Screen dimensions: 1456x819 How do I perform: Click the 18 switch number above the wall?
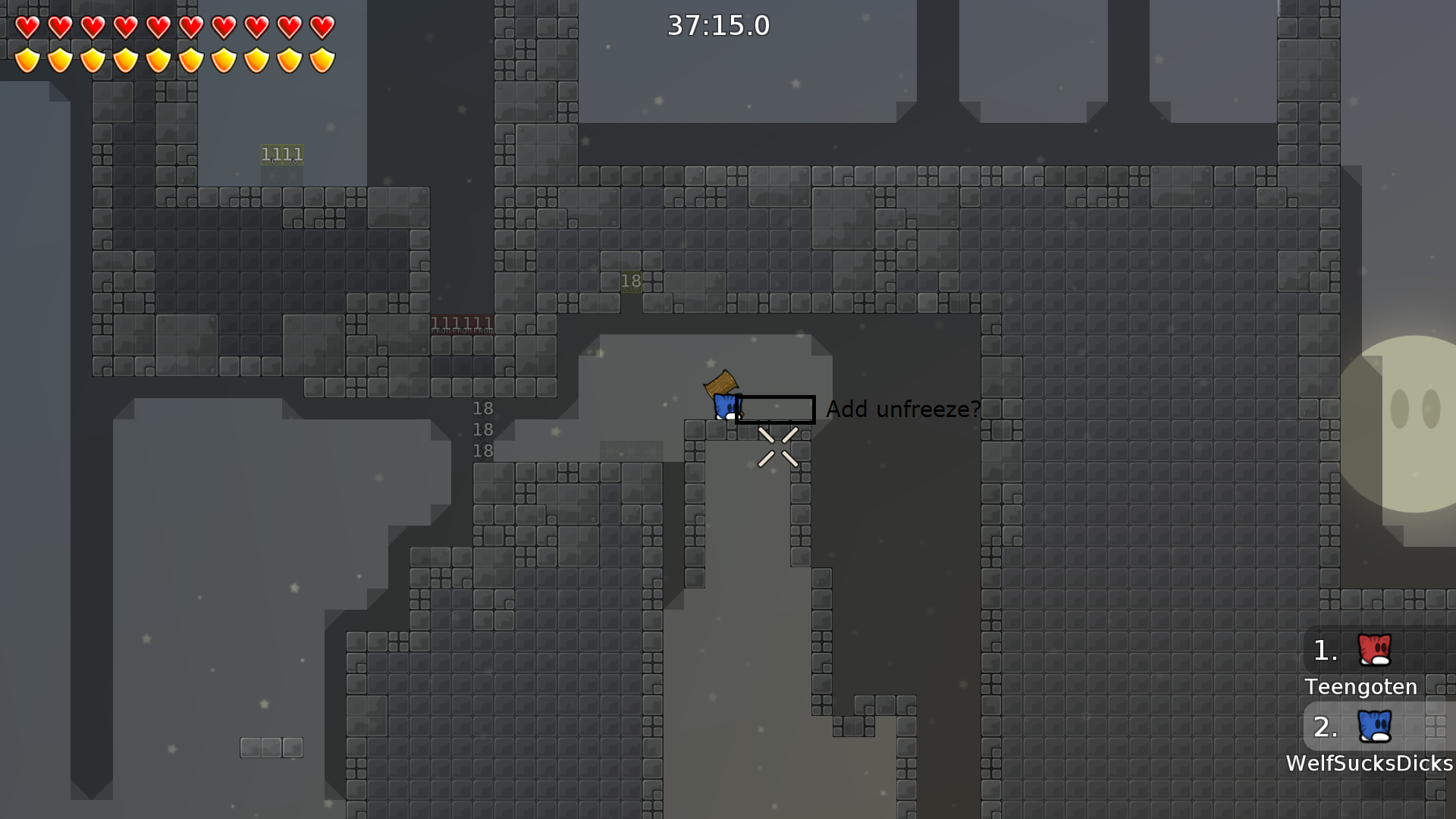click(x=630, y=281)
